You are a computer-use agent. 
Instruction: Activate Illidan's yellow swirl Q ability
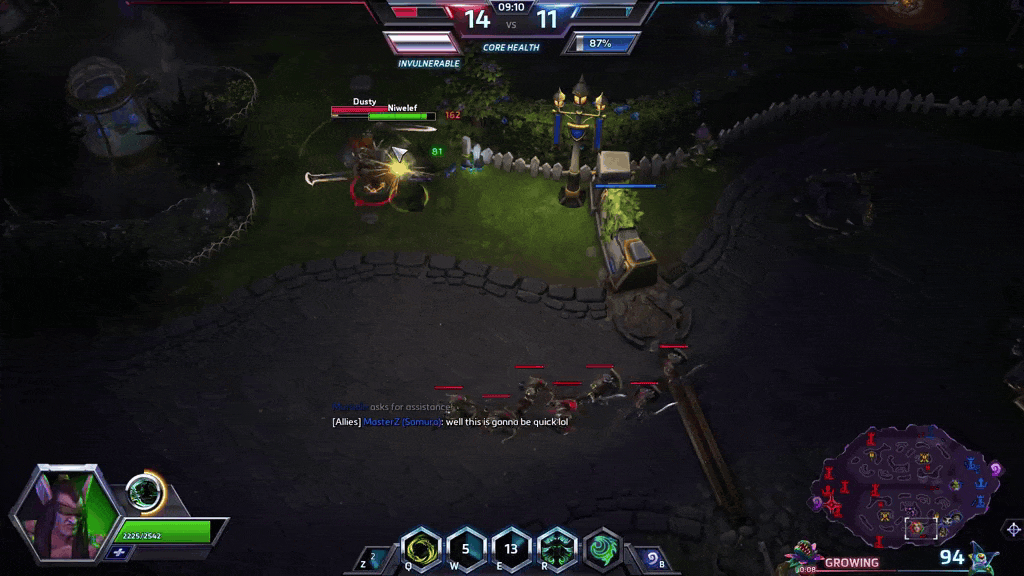(421, 549)
